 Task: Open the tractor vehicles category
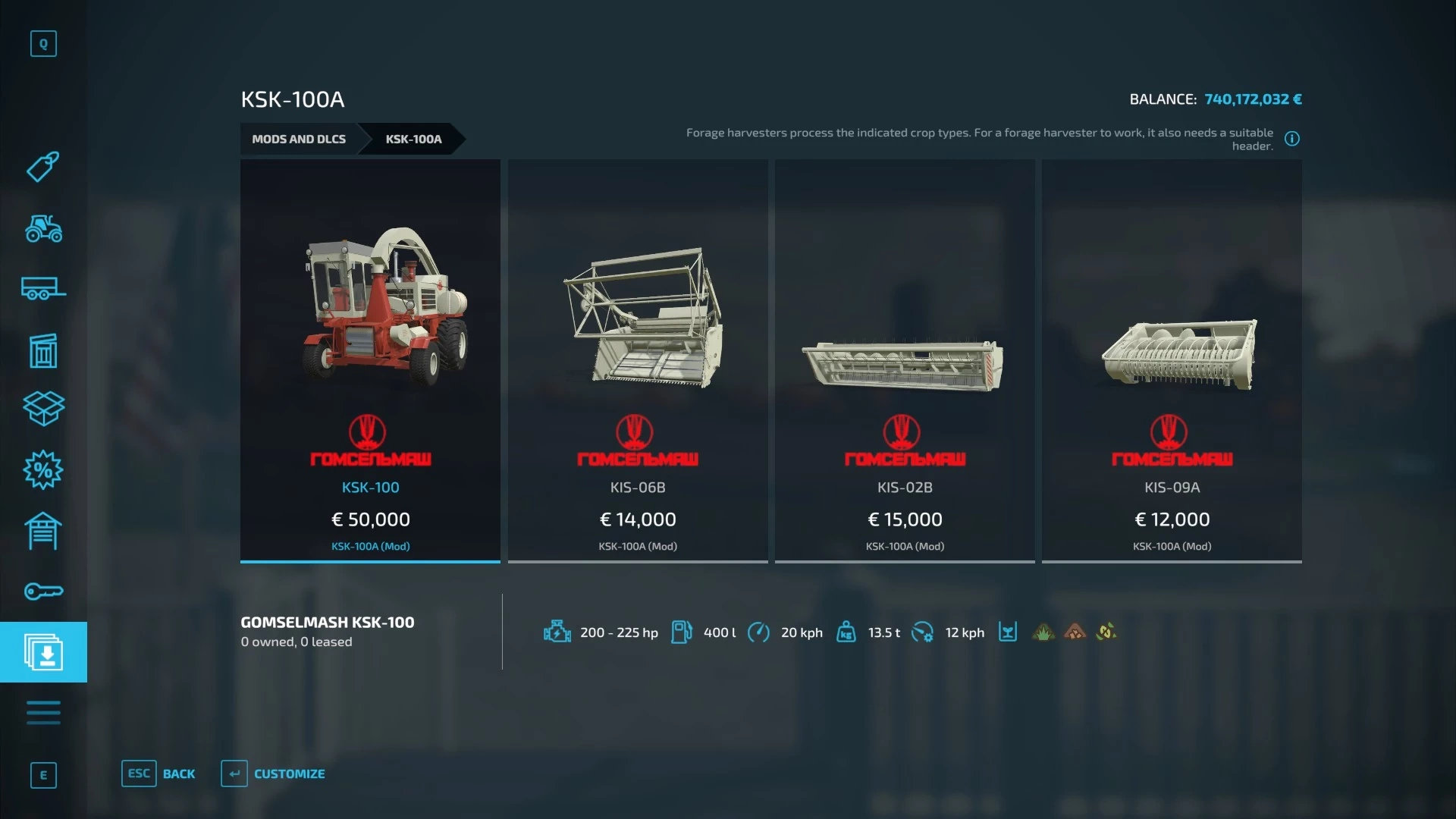(43, 228)
